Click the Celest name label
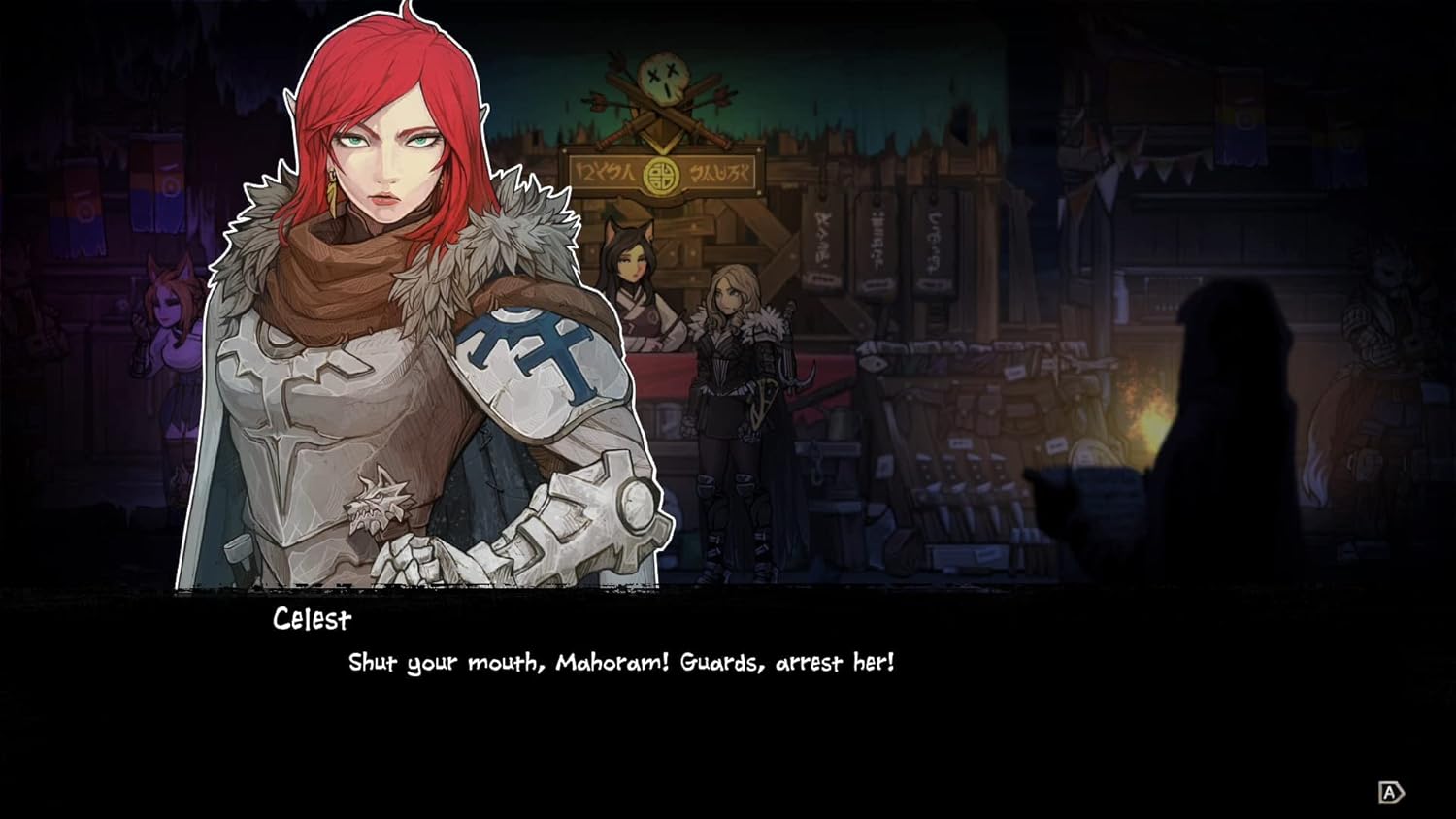This screenshot has width=1456, height=819. tap(313, 621)
